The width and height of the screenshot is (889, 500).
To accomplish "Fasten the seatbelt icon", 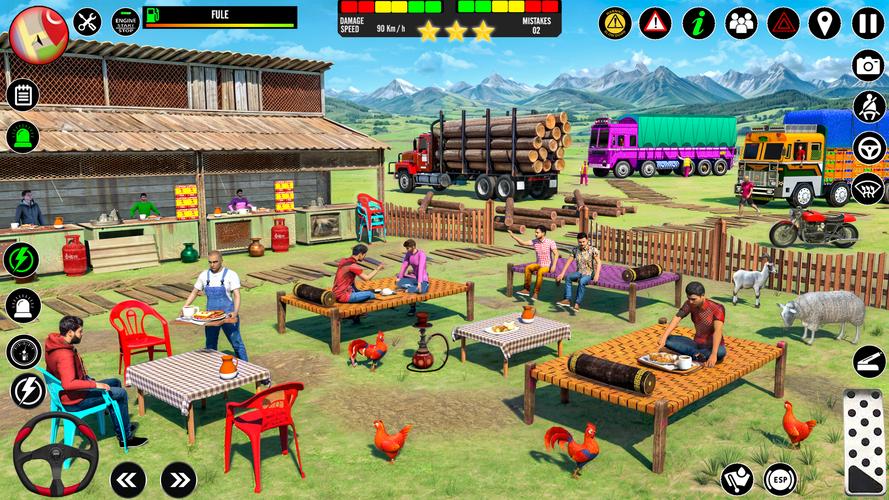I will coord(868,107).
